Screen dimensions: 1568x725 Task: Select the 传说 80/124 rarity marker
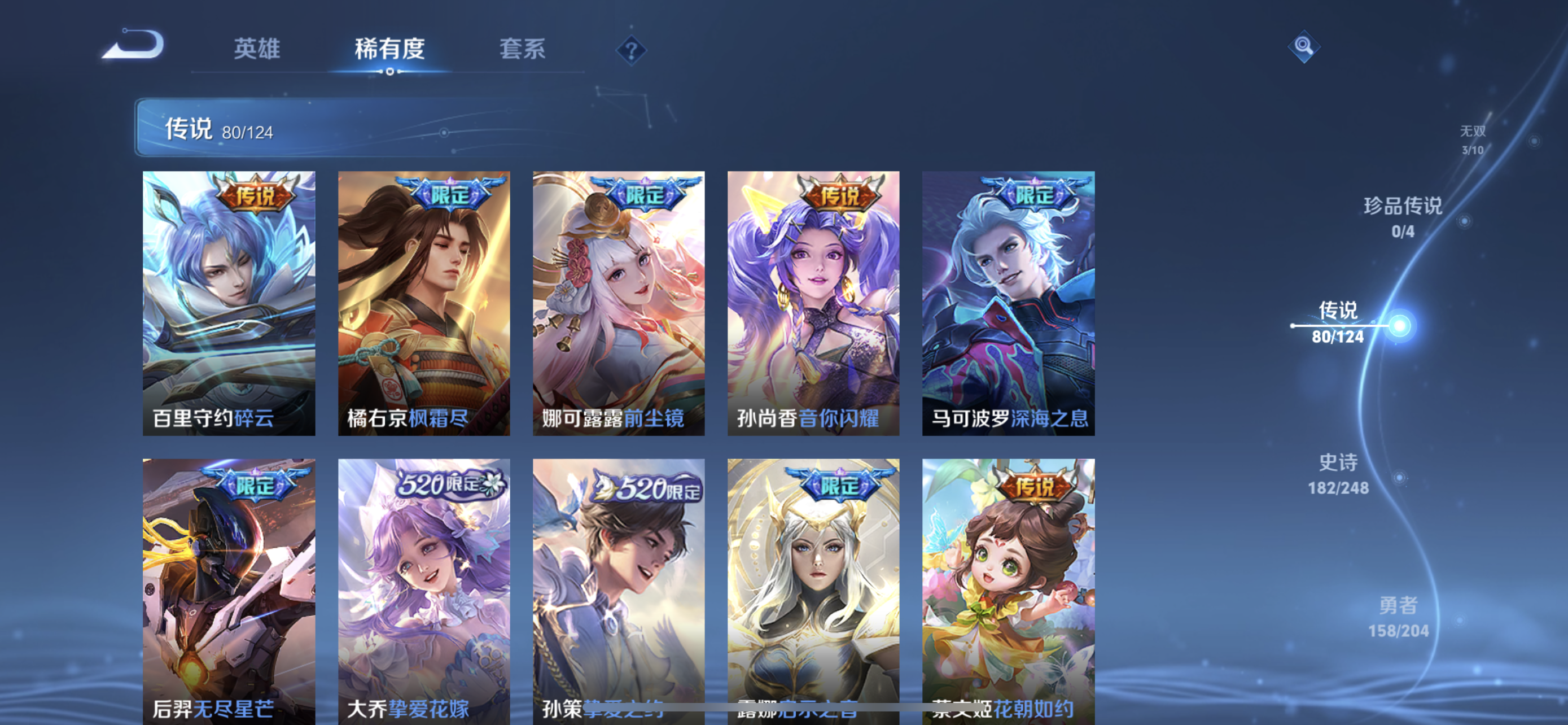point(1338,322)
